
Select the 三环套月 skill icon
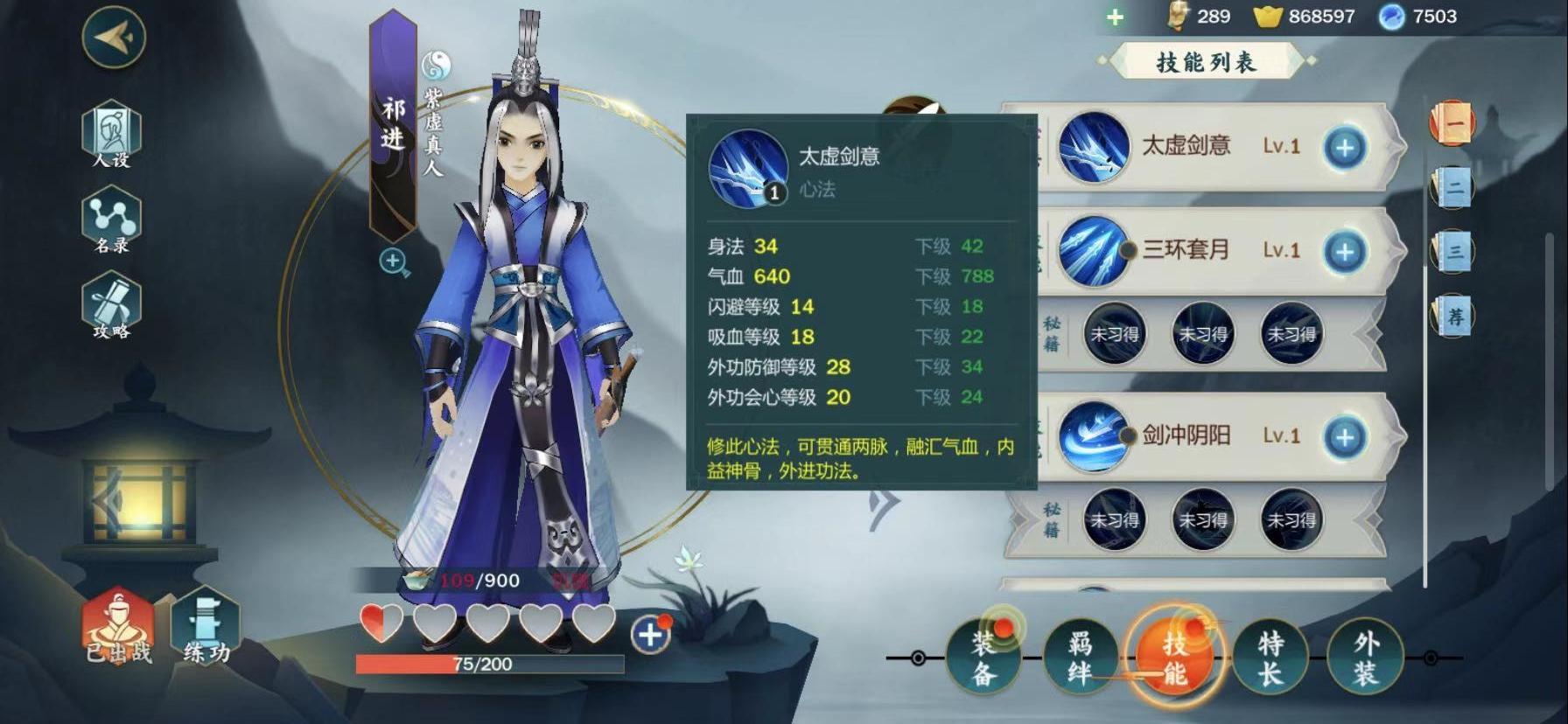click(x=1092, y=251)
